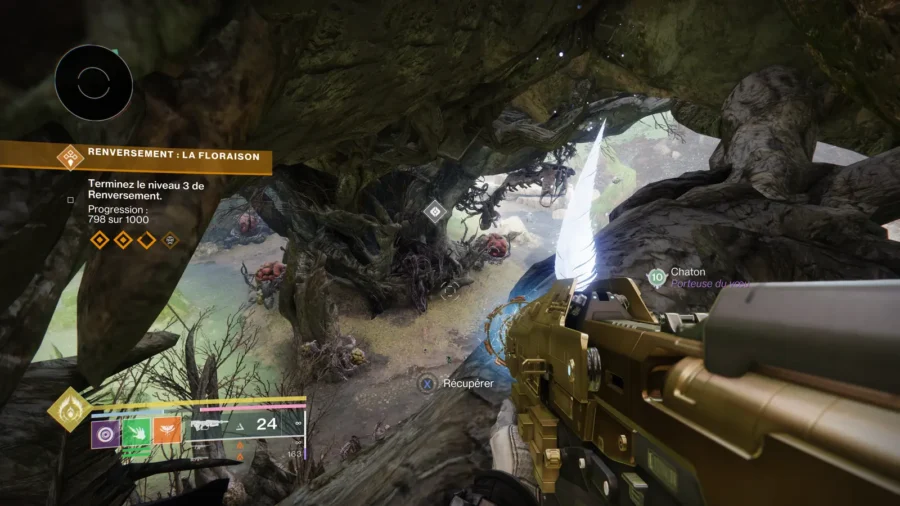Activate the golden Super ability diamond
This screenshot has height=506, width=900.
(x=69, y=408)
